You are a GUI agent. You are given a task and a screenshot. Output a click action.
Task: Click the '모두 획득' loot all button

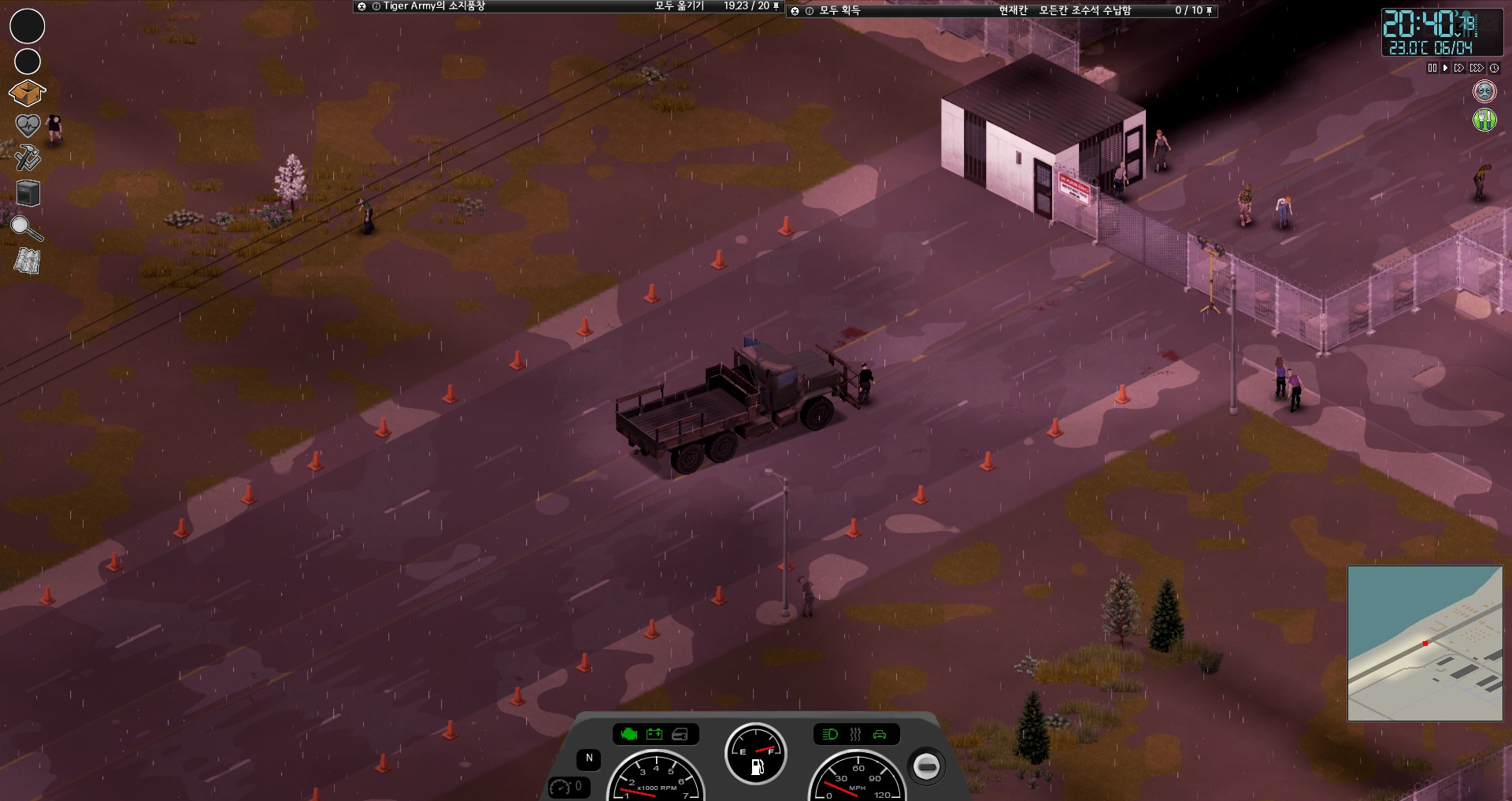(839, 10)
